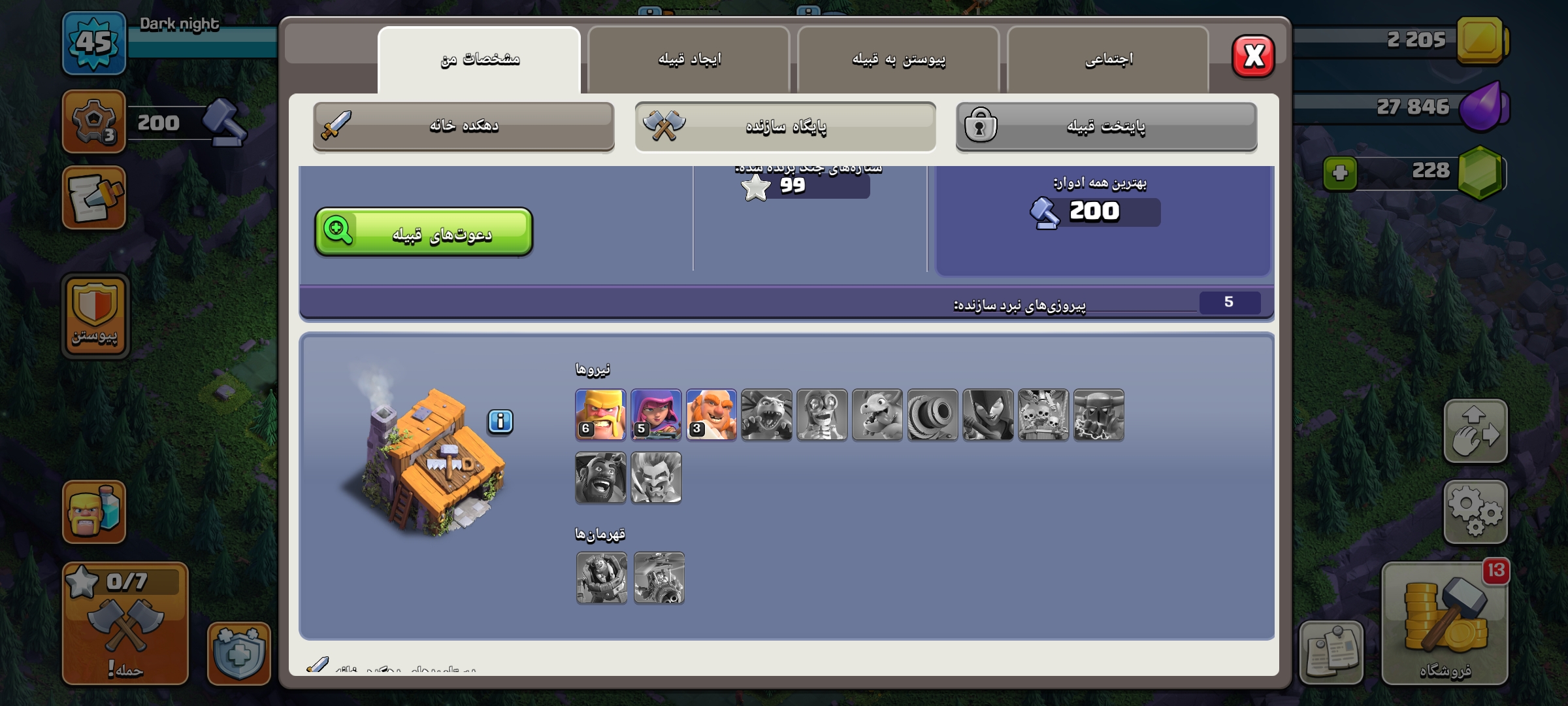This screenshot has height=706, width=1568.
Task: Select the Raged Barbarian troop icon
Action: pyautogui.click(x=600, y=414)
